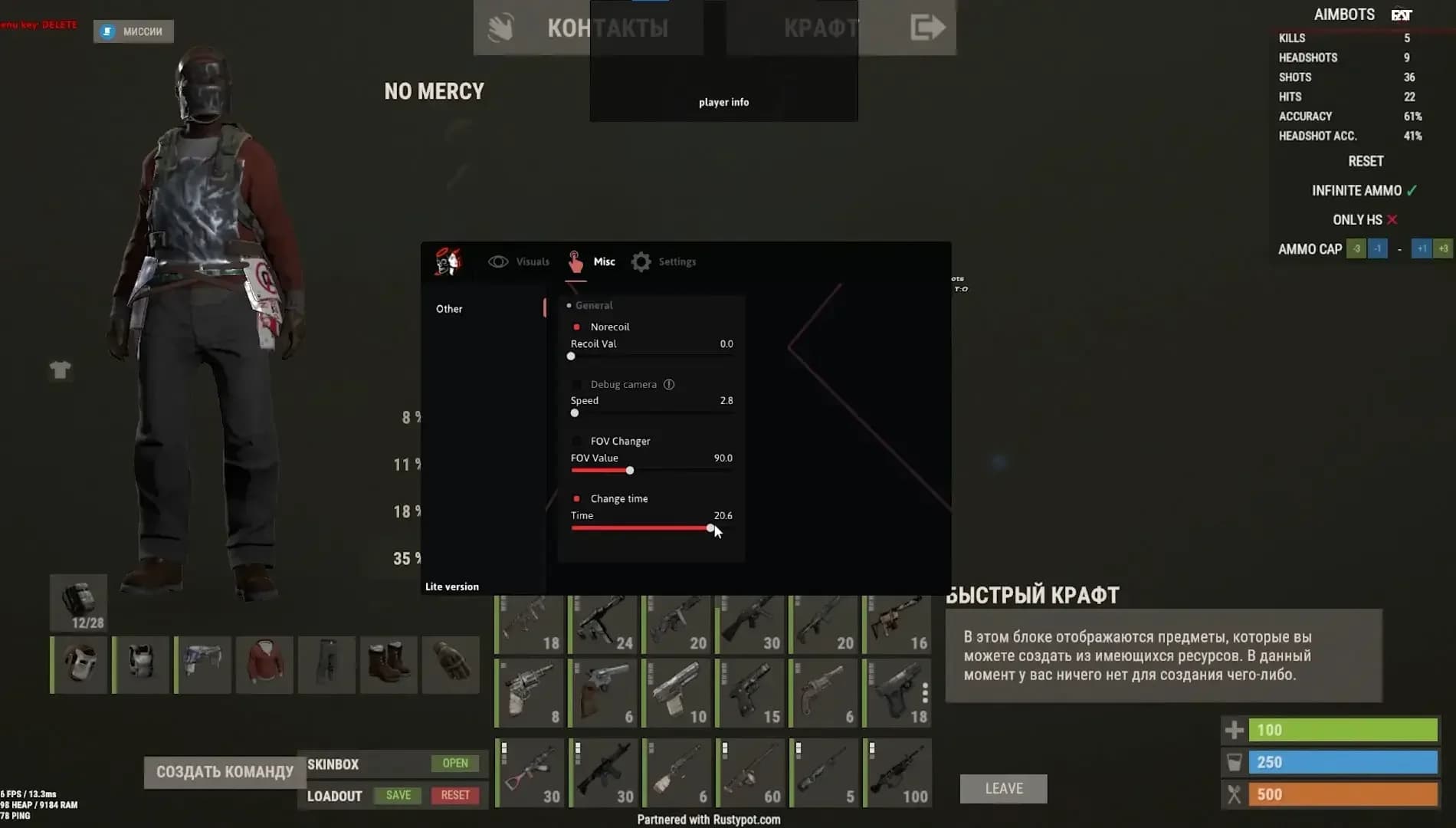Select the Misc hand icon tab
The height and width of the screenshot is (828, 1456).
575,261
